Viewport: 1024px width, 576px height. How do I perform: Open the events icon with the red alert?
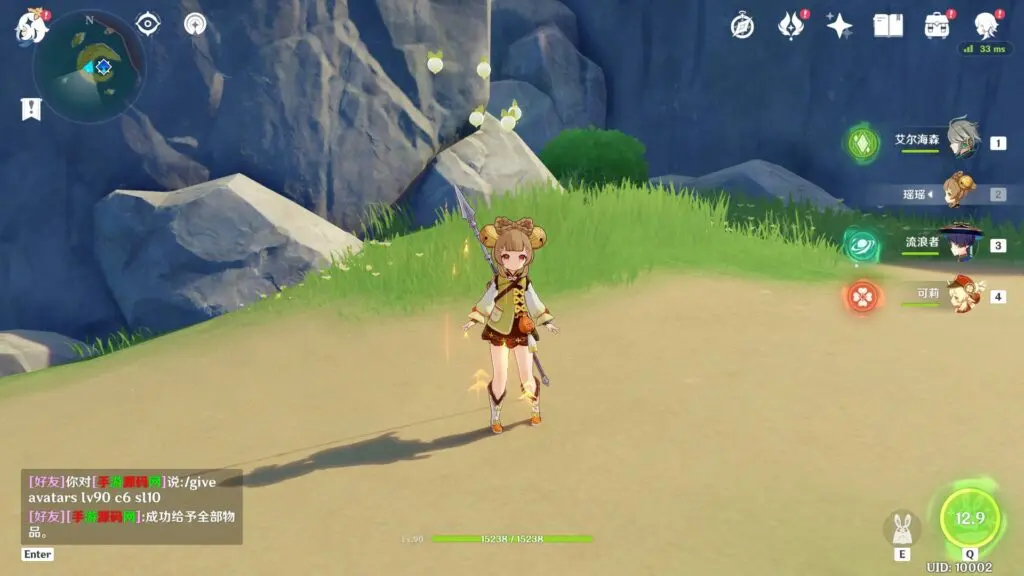[791, 26]
